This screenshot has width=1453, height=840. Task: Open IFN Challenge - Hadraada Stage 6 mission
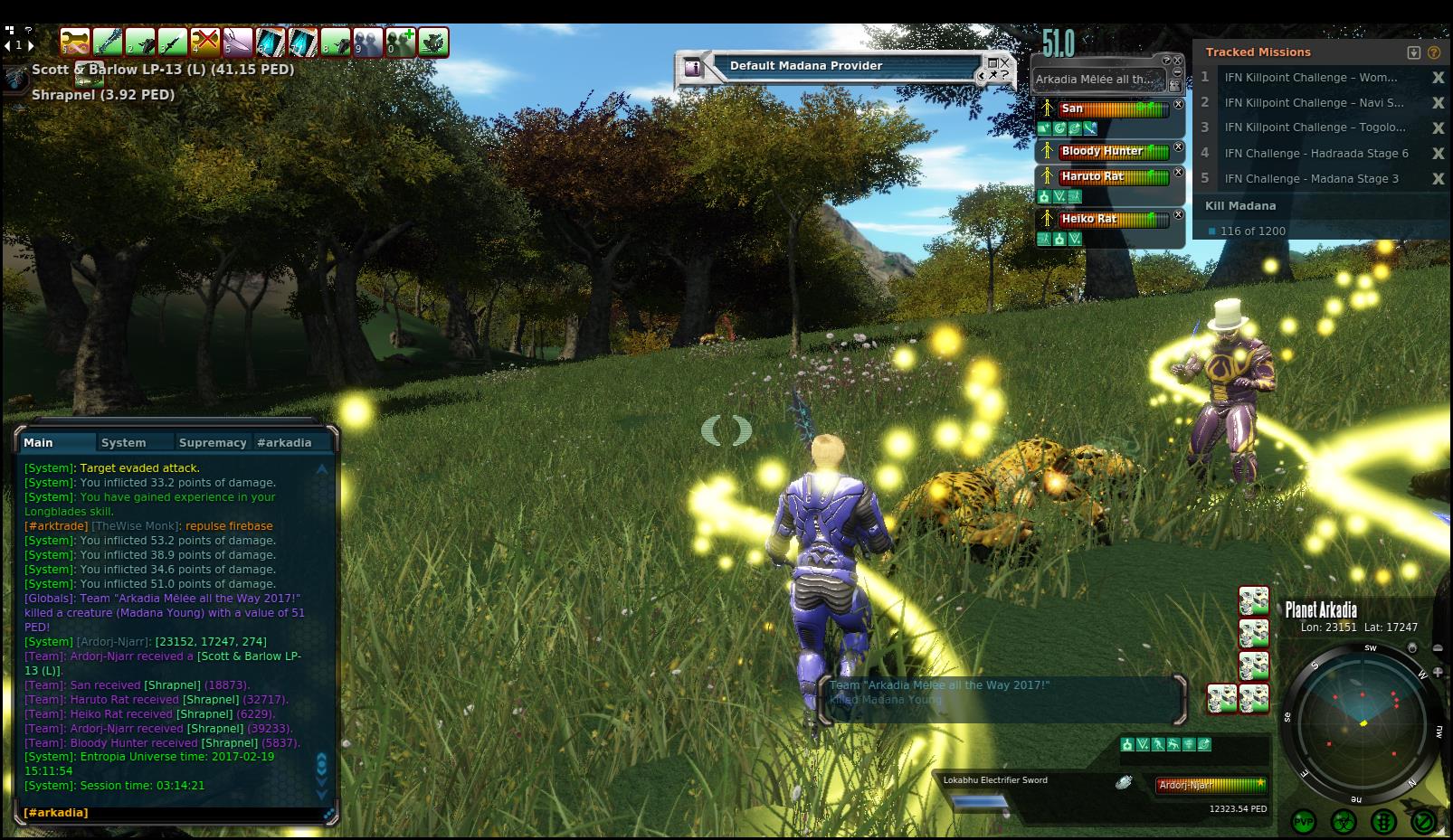click(1315, 154)
